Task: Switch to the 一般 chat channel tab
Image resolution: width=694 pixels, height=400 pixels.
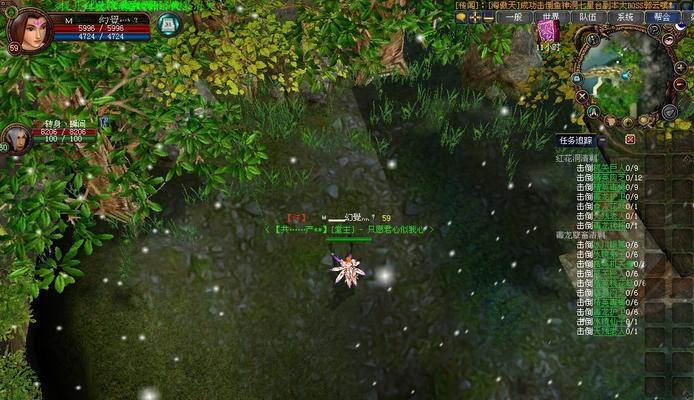Action: [x=515, y=17]
